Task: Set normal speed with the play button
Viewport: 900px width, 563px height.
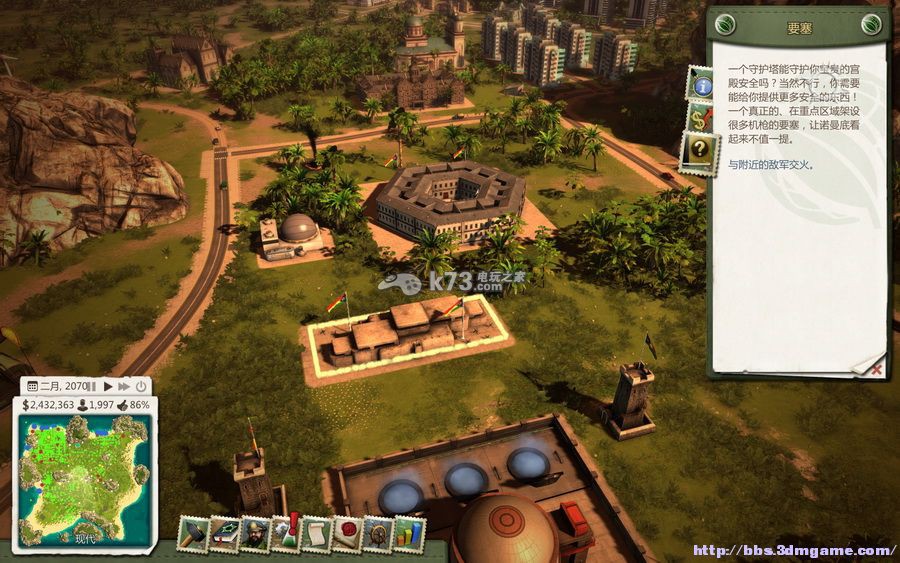Action: click(108, 386)
